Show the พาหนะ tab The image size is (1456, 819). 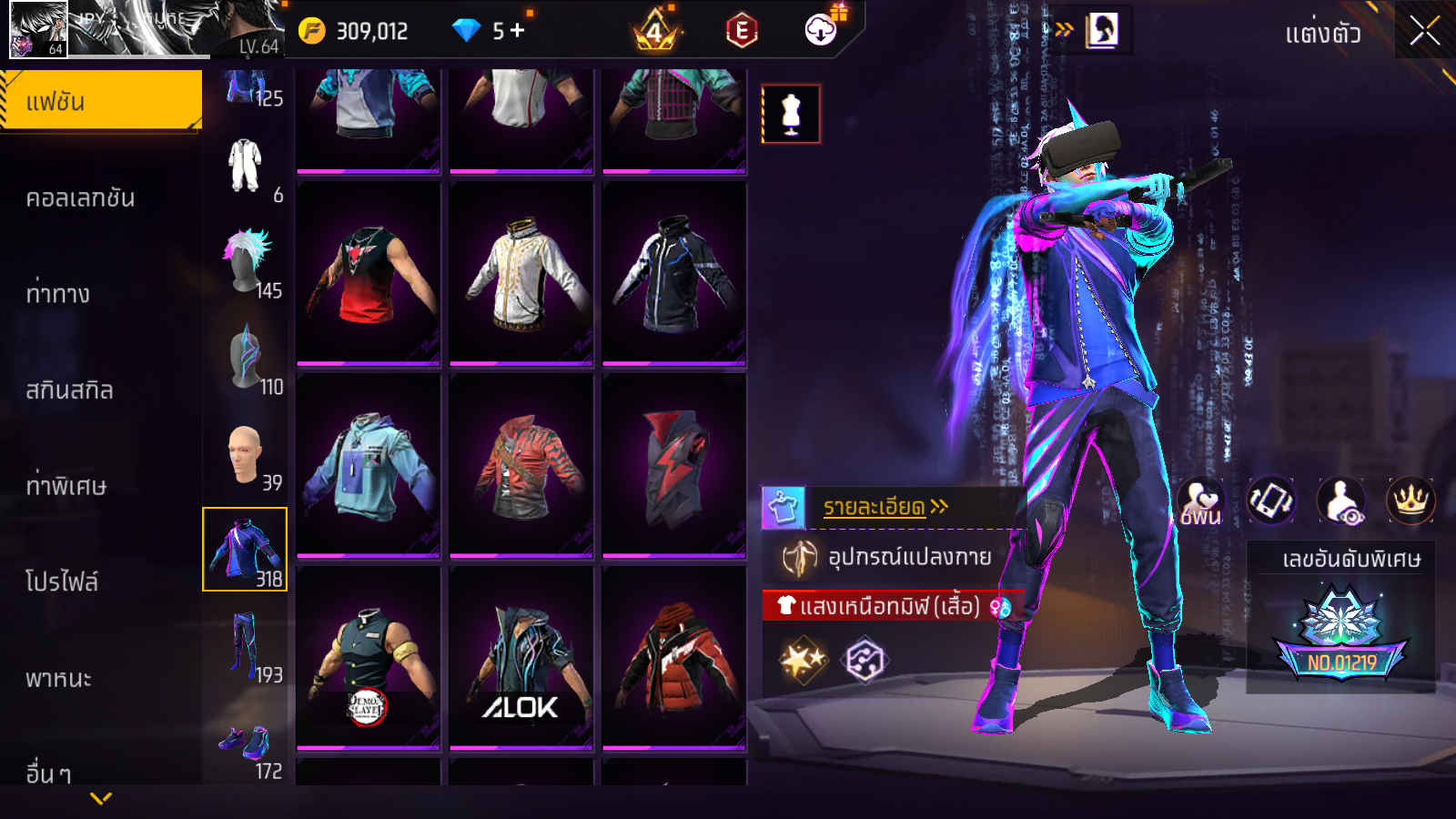(59, 679)
